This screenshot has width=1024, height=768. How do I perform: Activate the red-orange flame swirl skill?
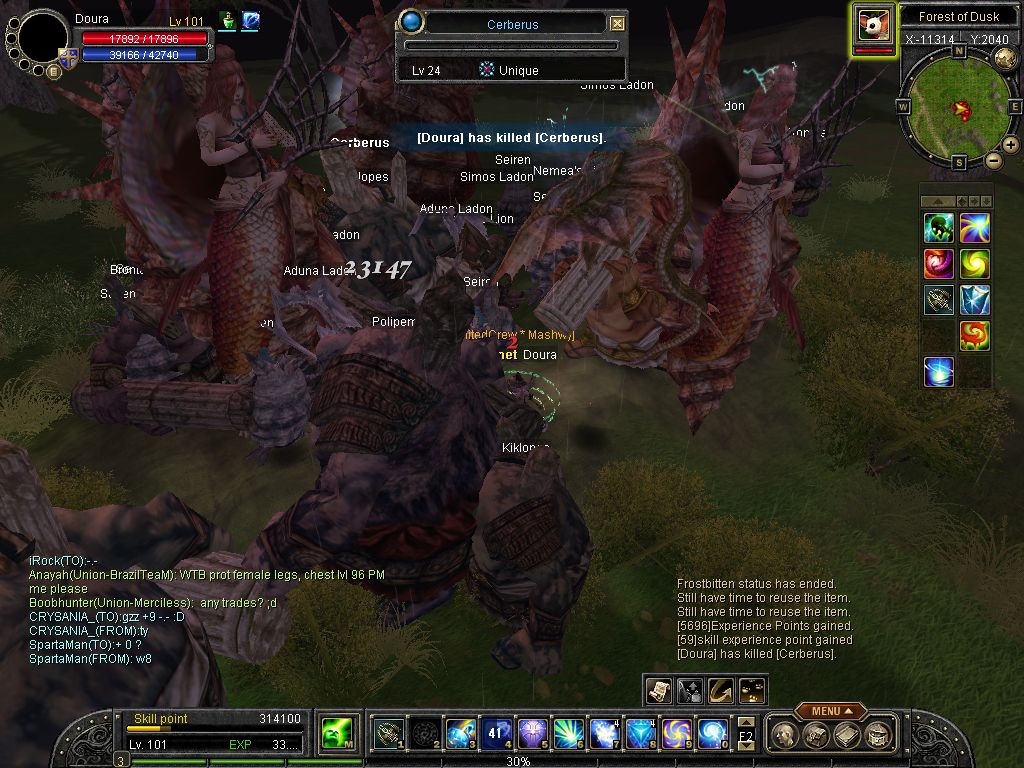coord(974,336)
